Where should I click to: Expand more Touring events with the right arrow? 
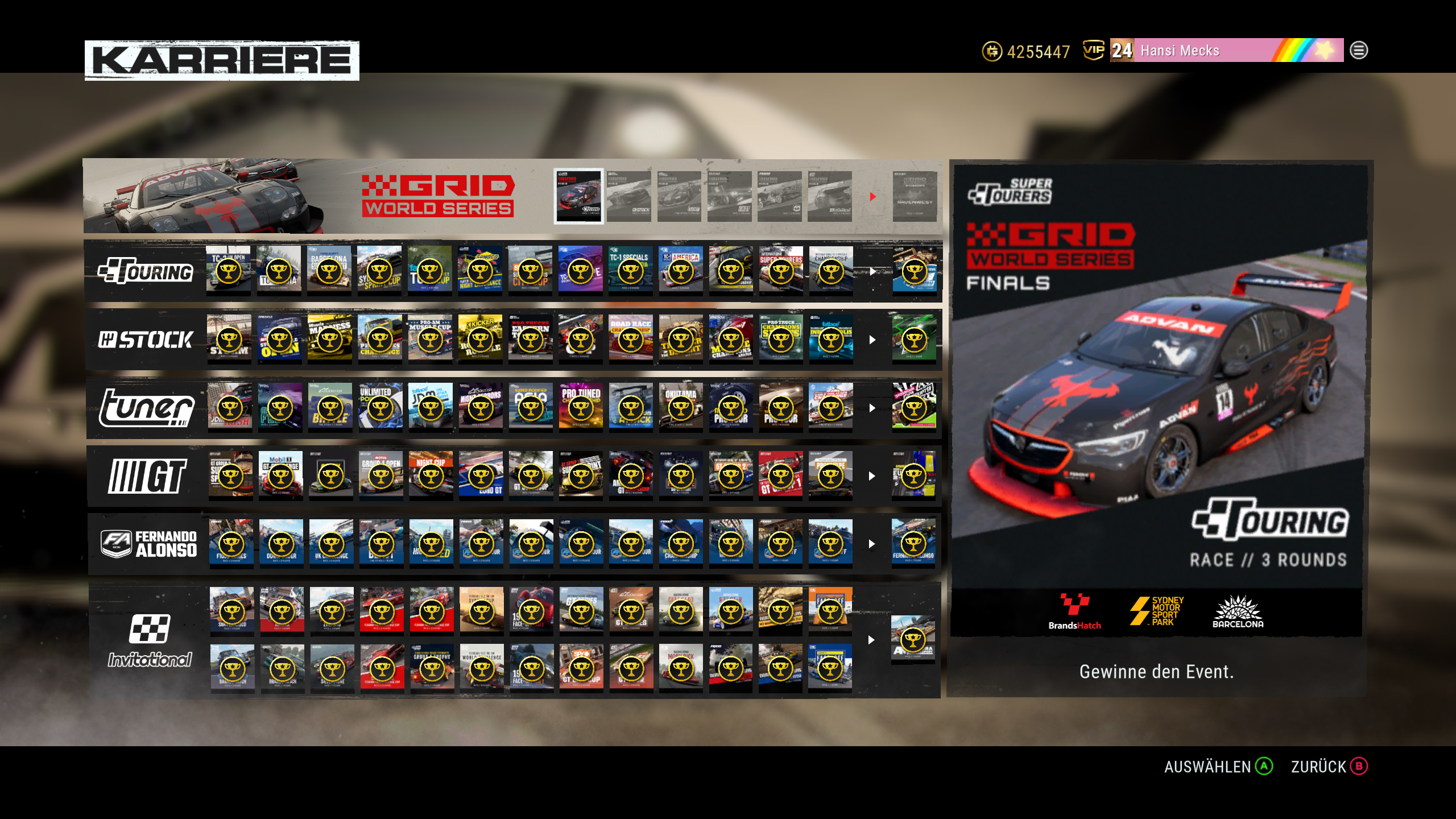pyautogui.click(x=872, y=271)
